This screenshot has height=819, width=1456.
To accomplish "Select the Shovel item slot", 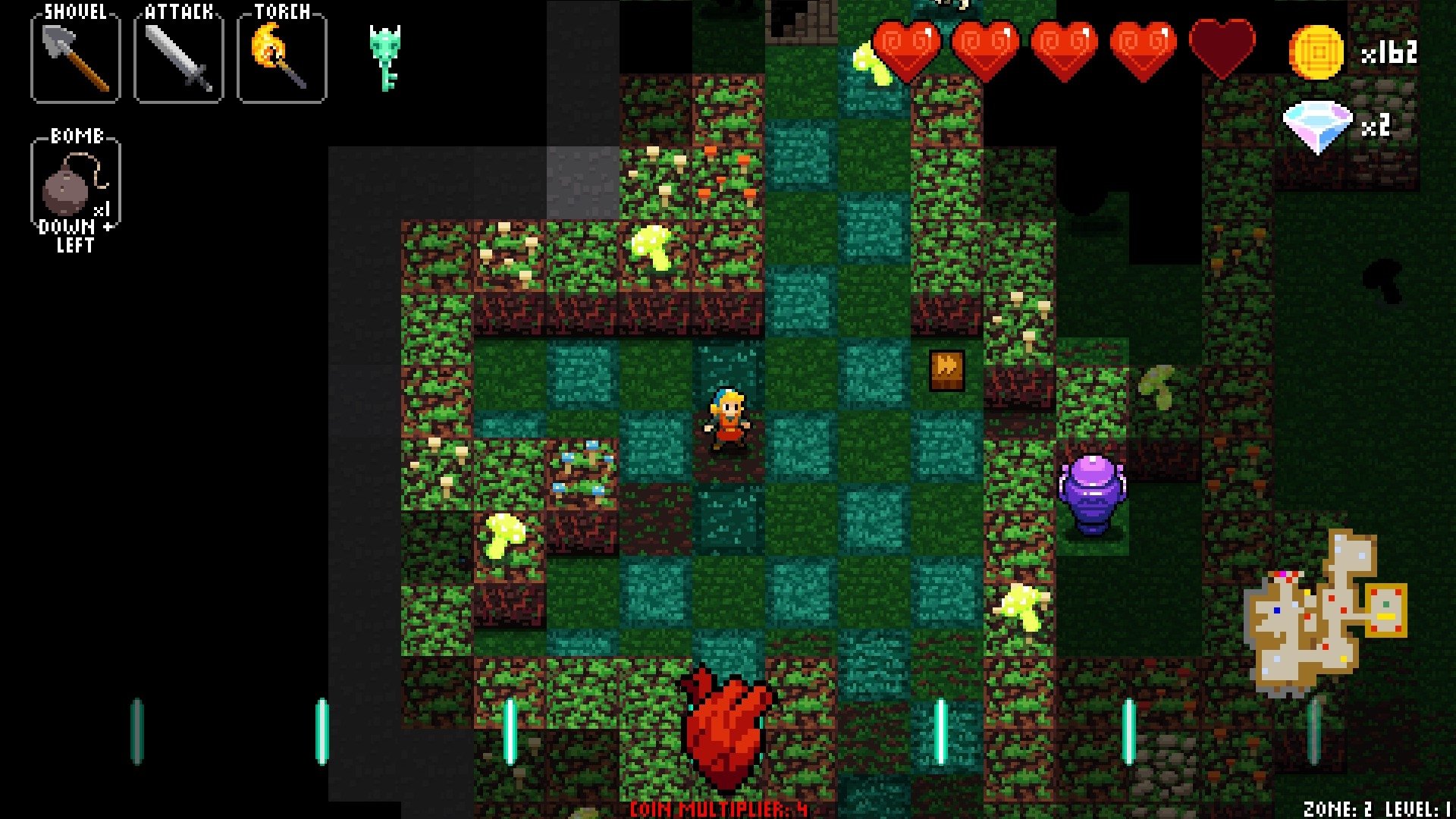I will tap(74, 55).
